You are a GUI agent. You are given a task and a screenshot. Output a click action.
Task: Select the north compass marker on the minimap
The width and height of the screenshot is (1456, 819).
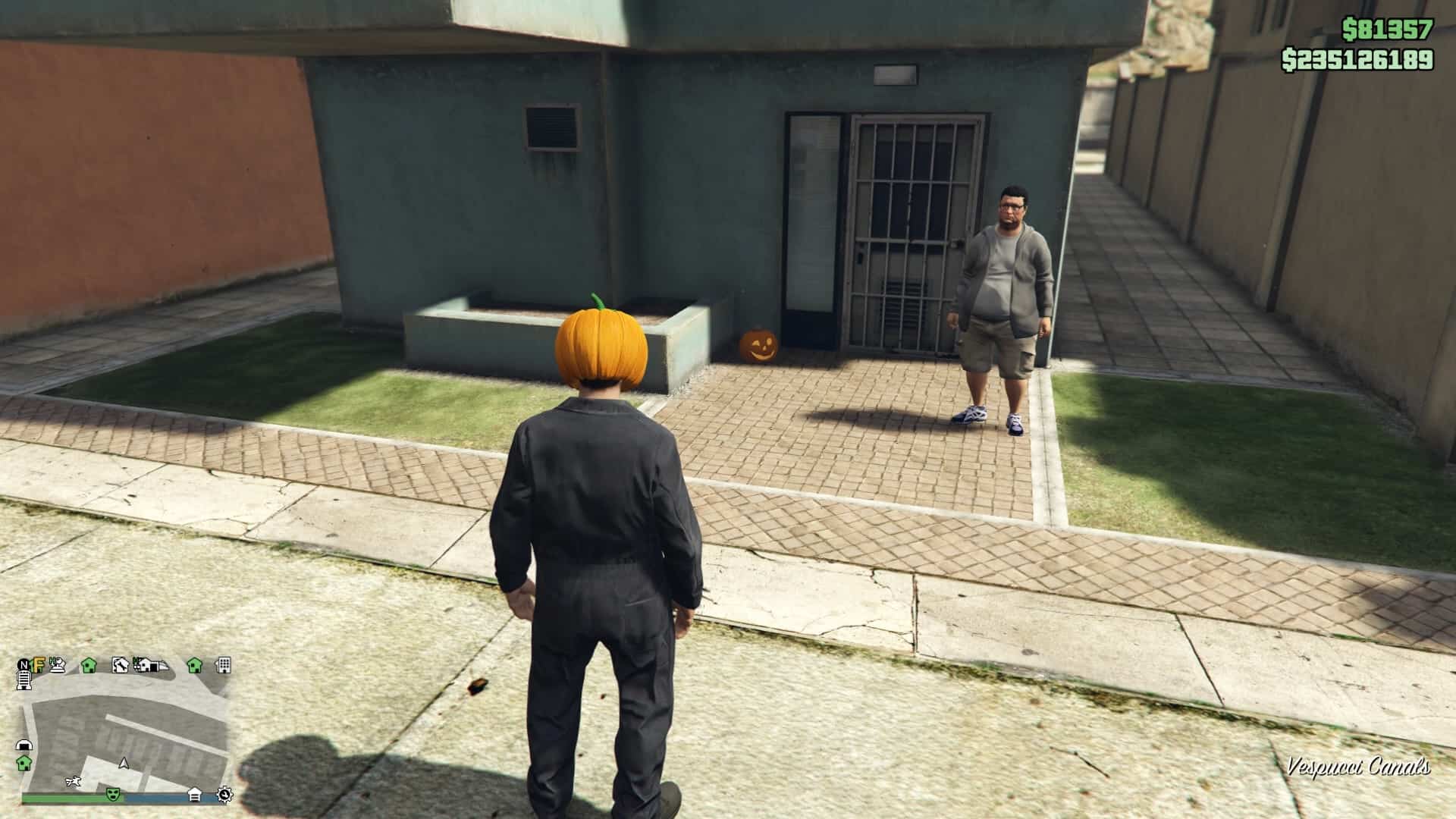tap(24, 664)
